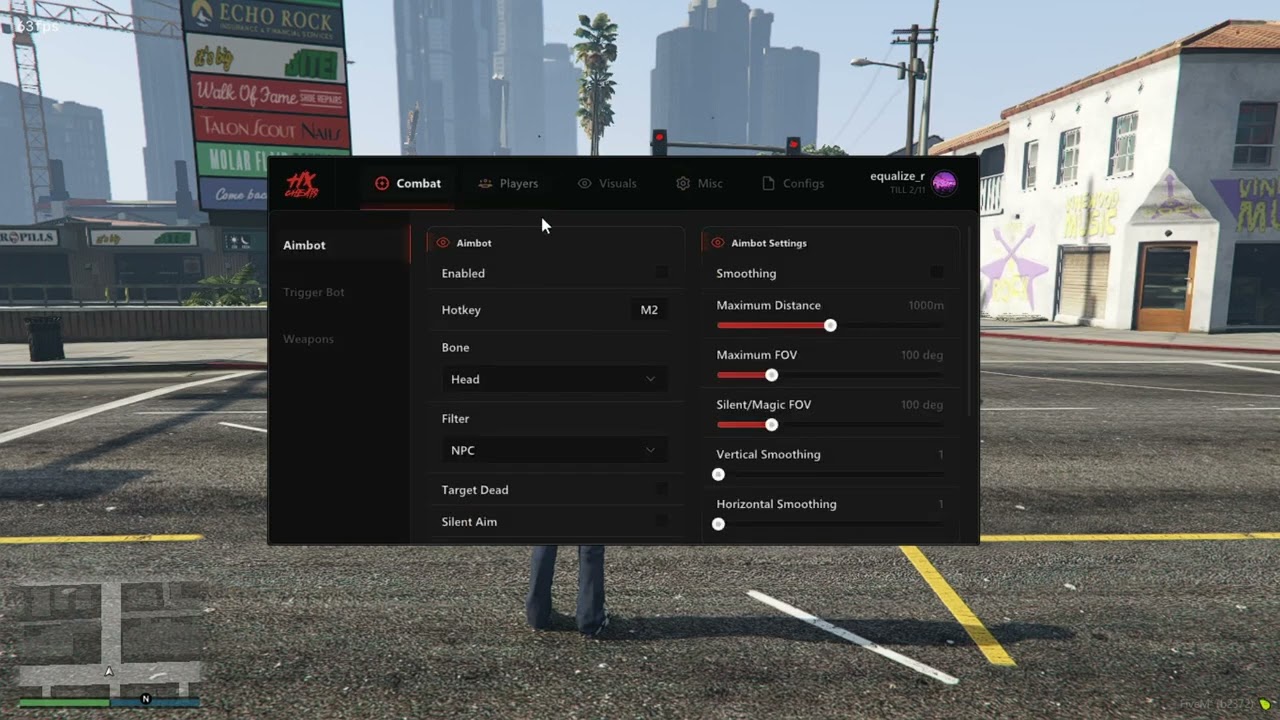This screenshot has height=720, width=1280.
Task: Open the Weapons section
Action: 308,338
